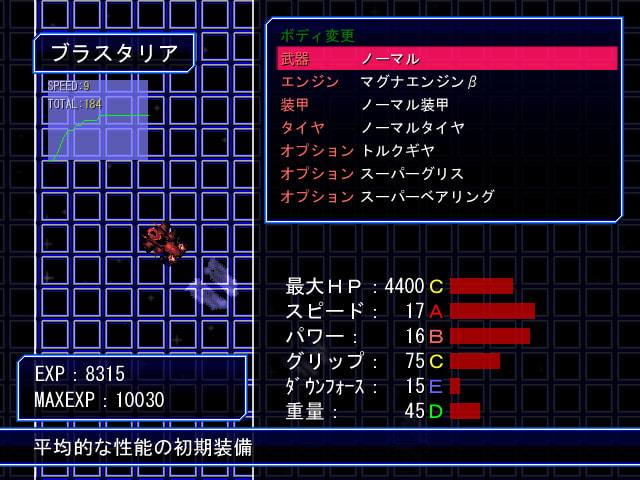Screen dimensions: 640x480
Task: Choose the オプション スーパーベアリング slot
Action: pos(446,197)
